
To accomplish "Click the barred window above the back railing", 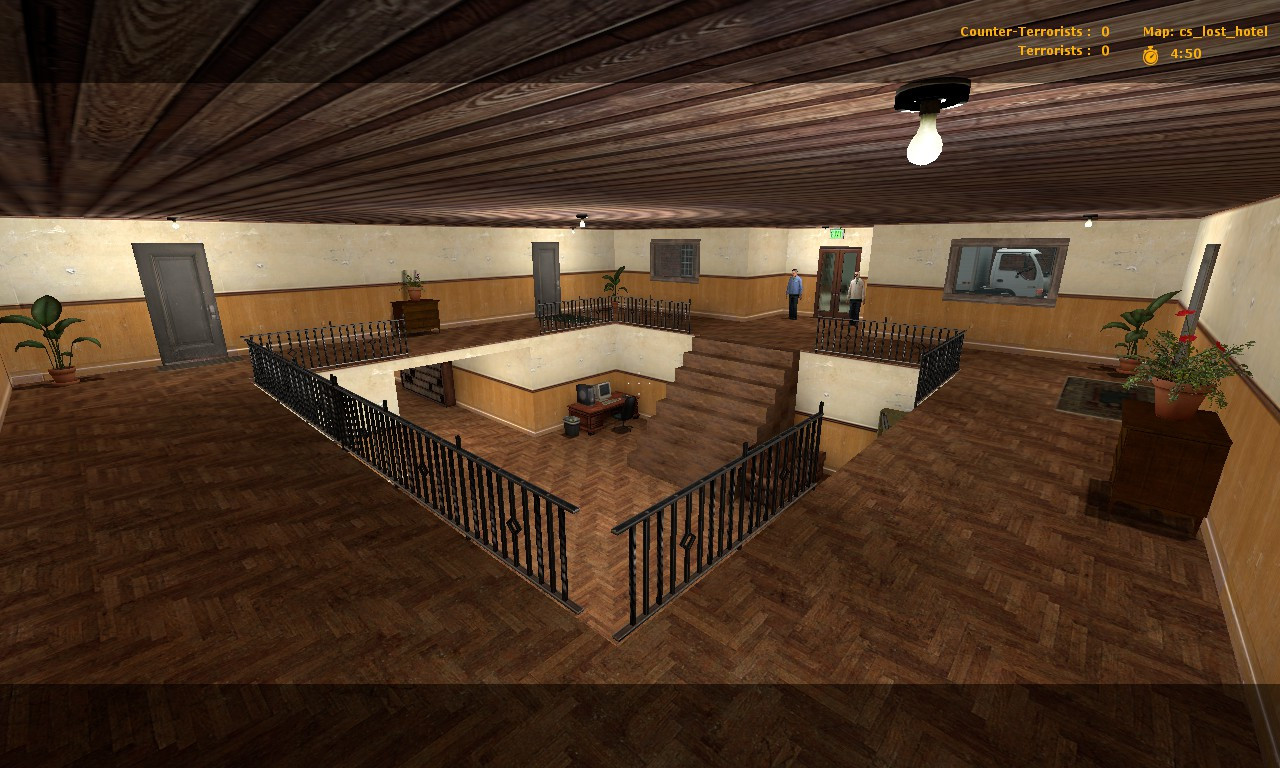I will [x=674, y=258].
